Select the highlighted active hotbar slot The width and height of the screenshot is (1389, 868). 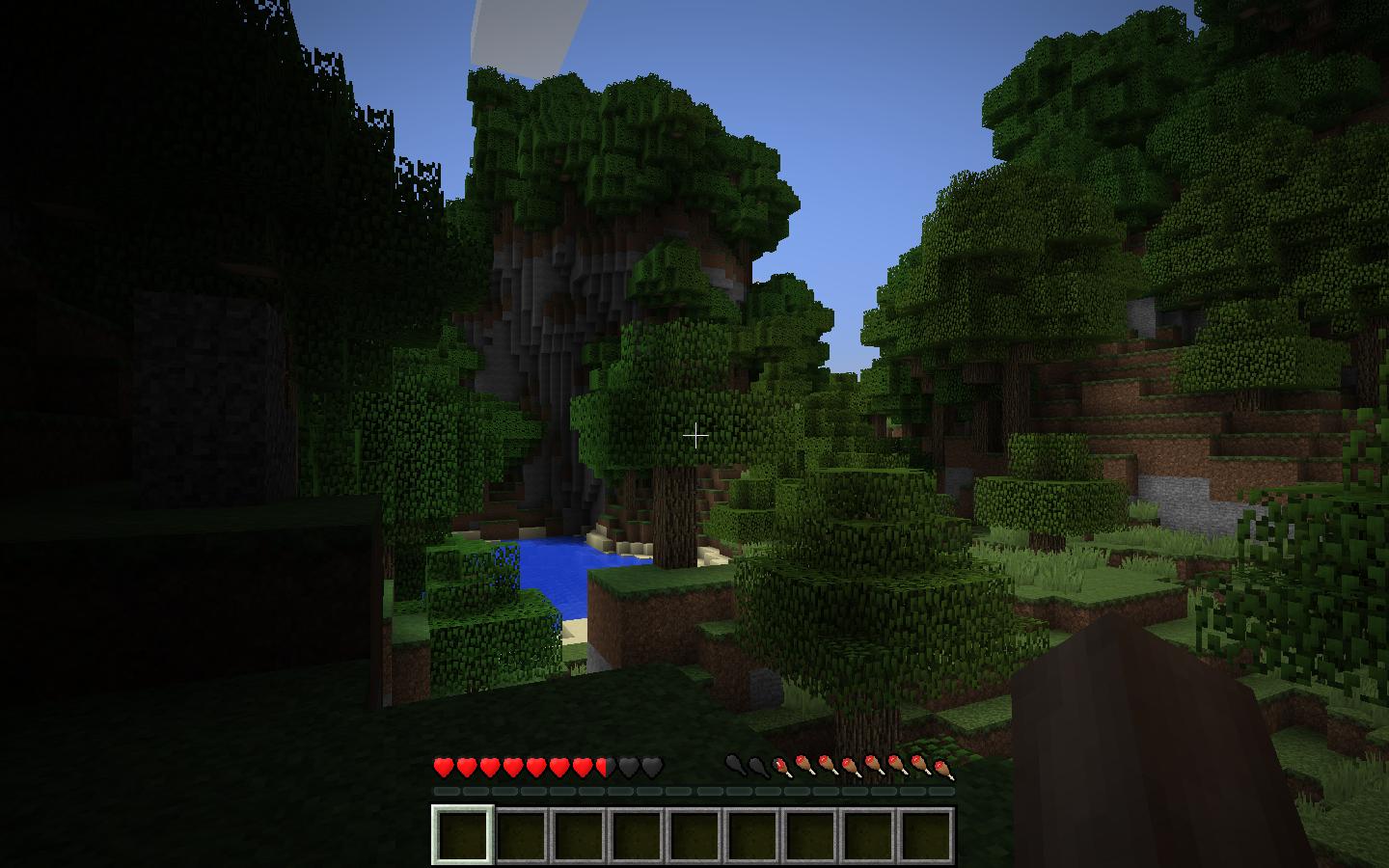(461, 835)
